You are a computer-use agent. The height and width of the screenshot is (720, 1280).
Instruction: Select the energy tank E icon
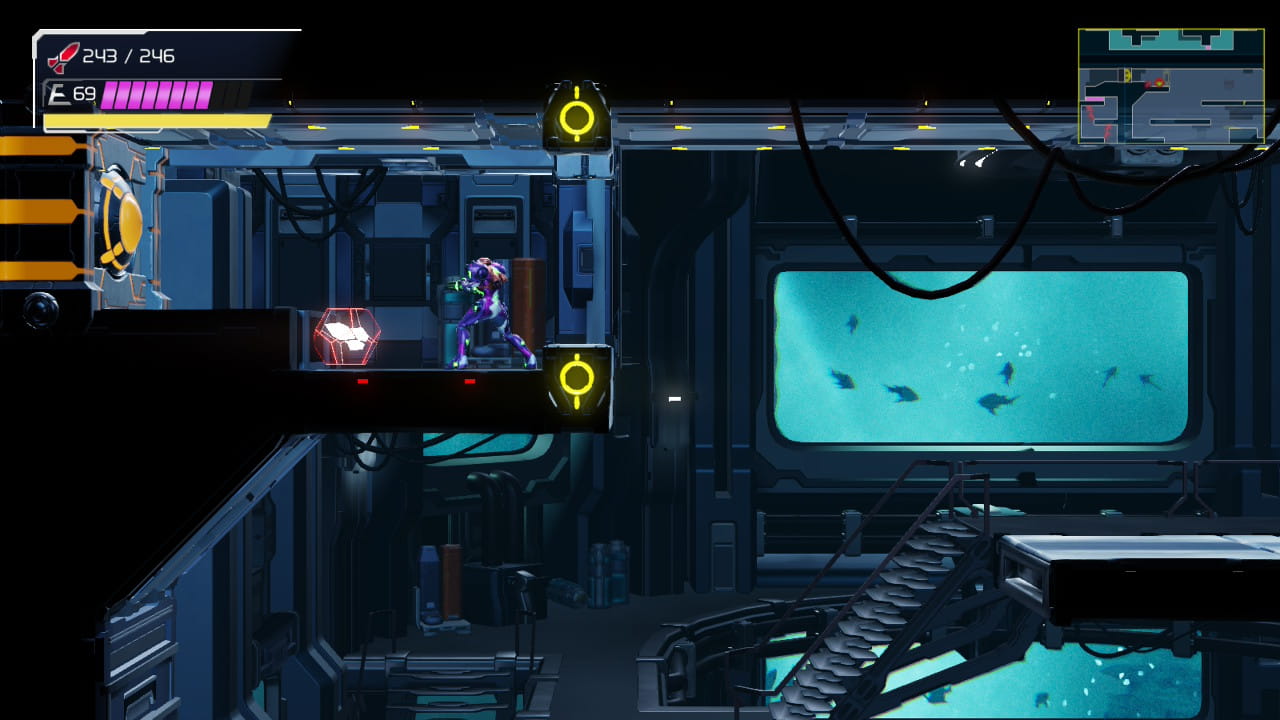tap(59, 92)
